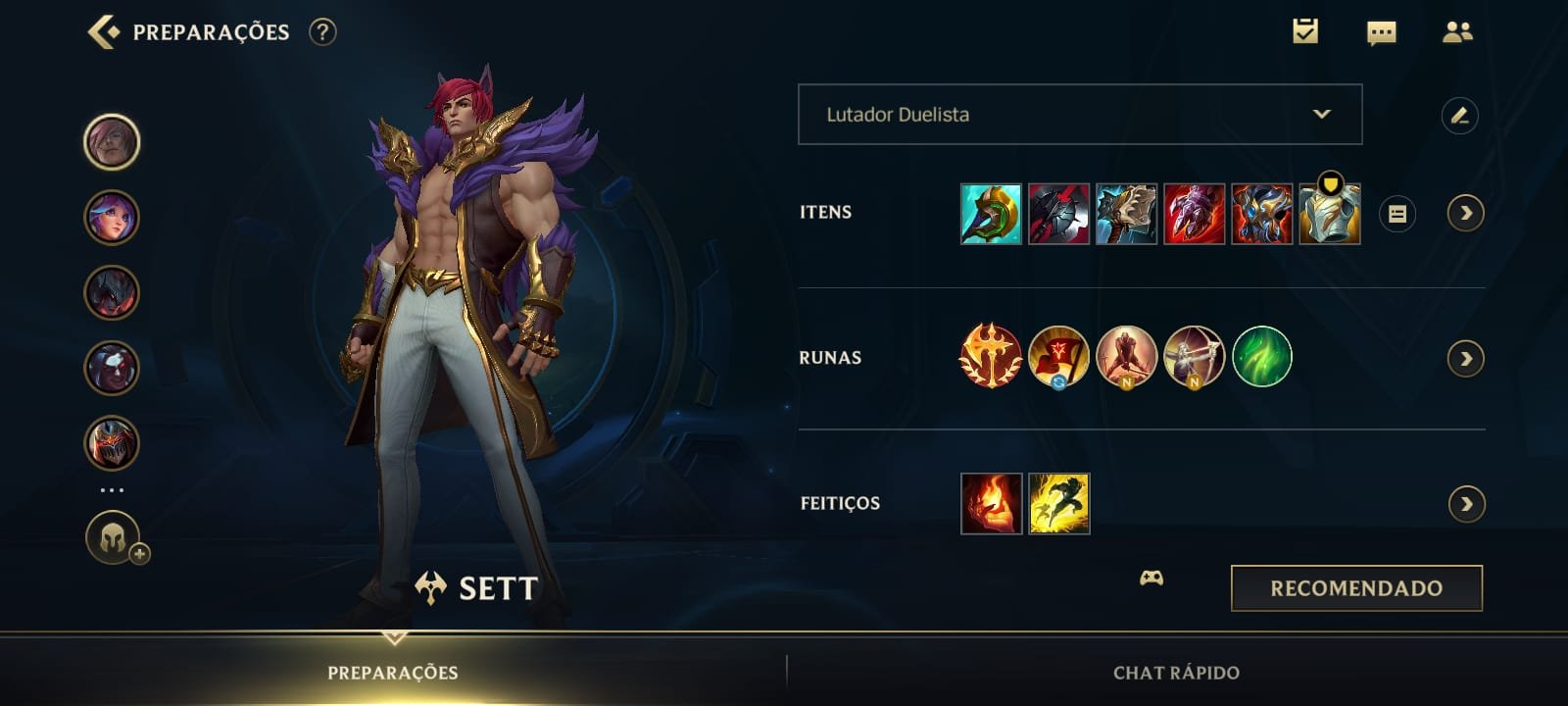The image size is (1568, 706).
Task: Open the Lutador Duelista dropdown
Action: 1078,115
